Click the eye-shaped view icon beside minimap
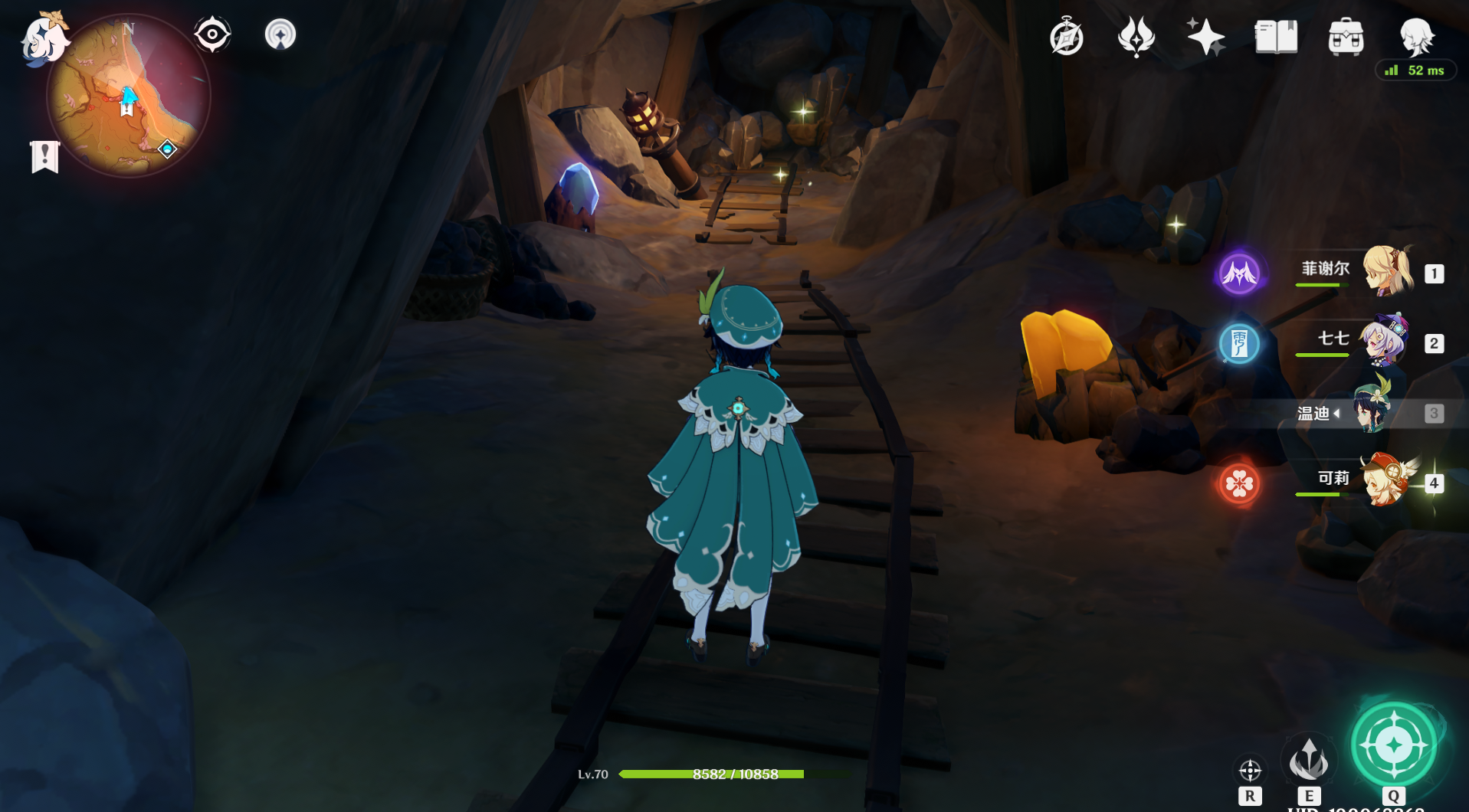 (x=212, y=34)
